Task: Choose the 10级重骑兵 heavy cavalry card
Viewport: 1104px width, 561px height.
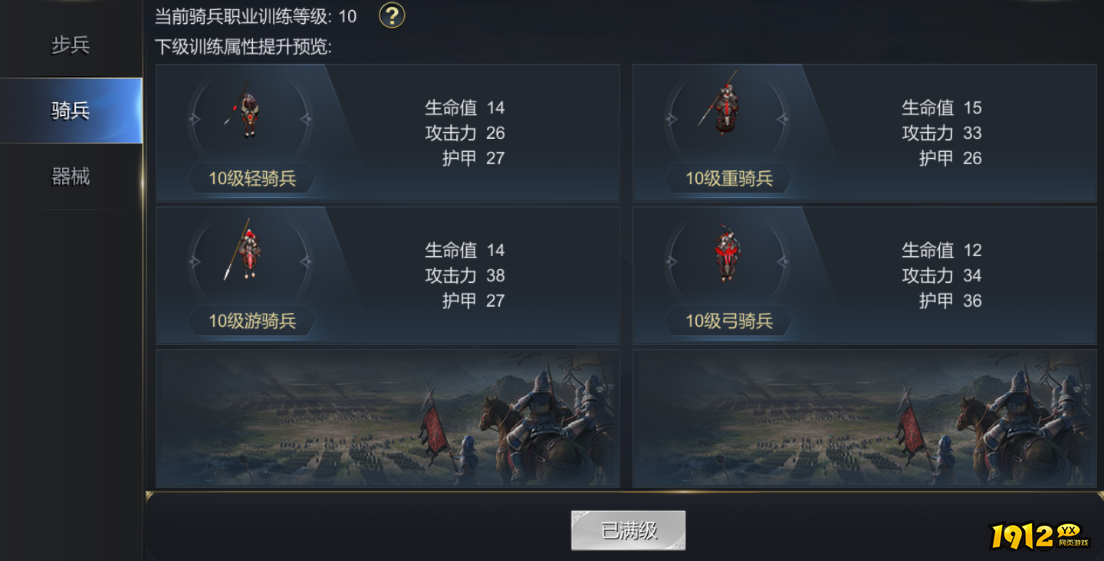Action: click(864, 134)
